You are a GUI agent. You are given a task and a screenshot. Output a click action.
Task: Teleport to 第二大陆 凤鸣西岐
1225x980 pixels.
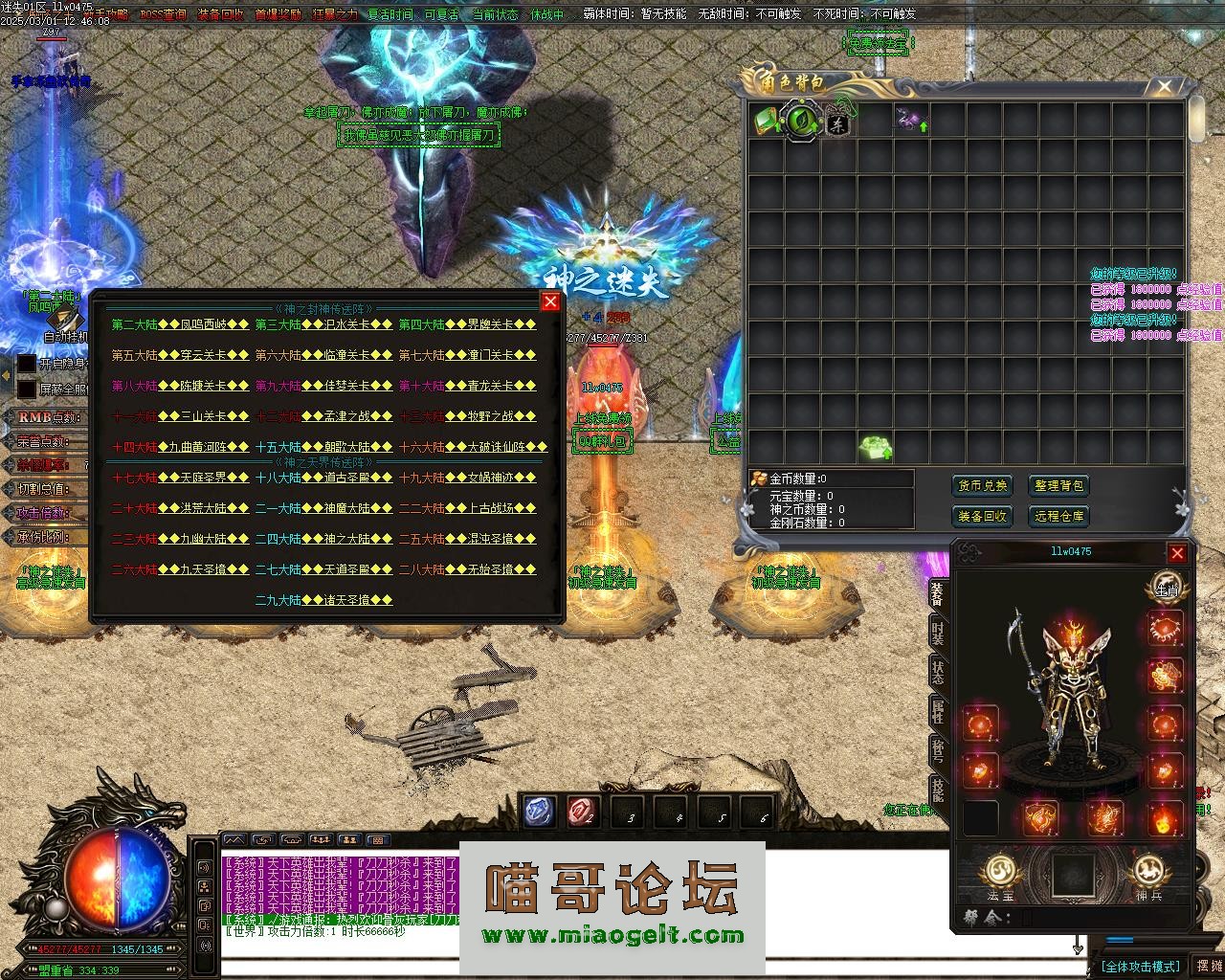pyautogui.click(x=180, y=324)
